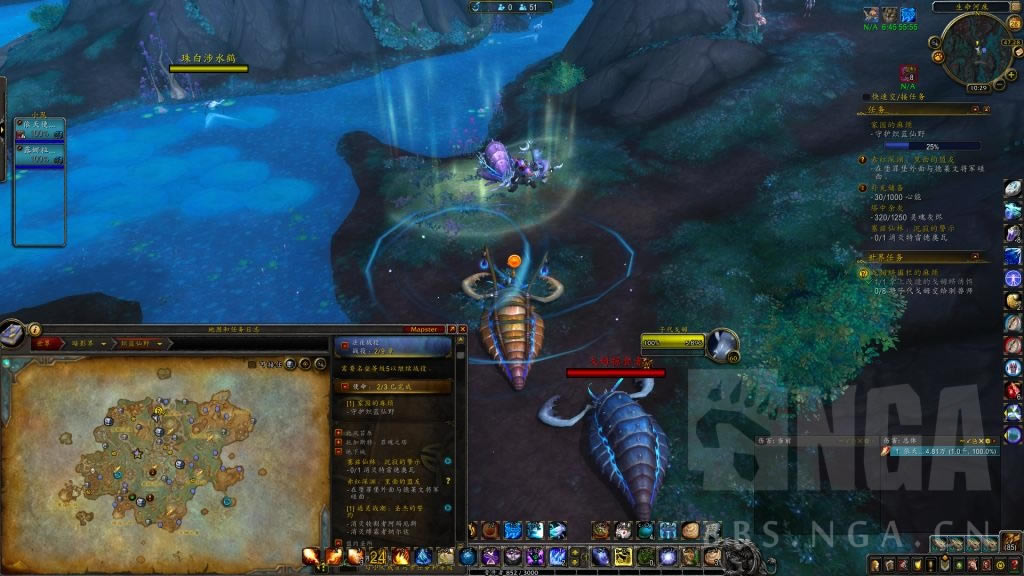The width and height of the screenshot is (1024, 576).
Task: Click the map info 'i' button
Action: coord(35,329)
